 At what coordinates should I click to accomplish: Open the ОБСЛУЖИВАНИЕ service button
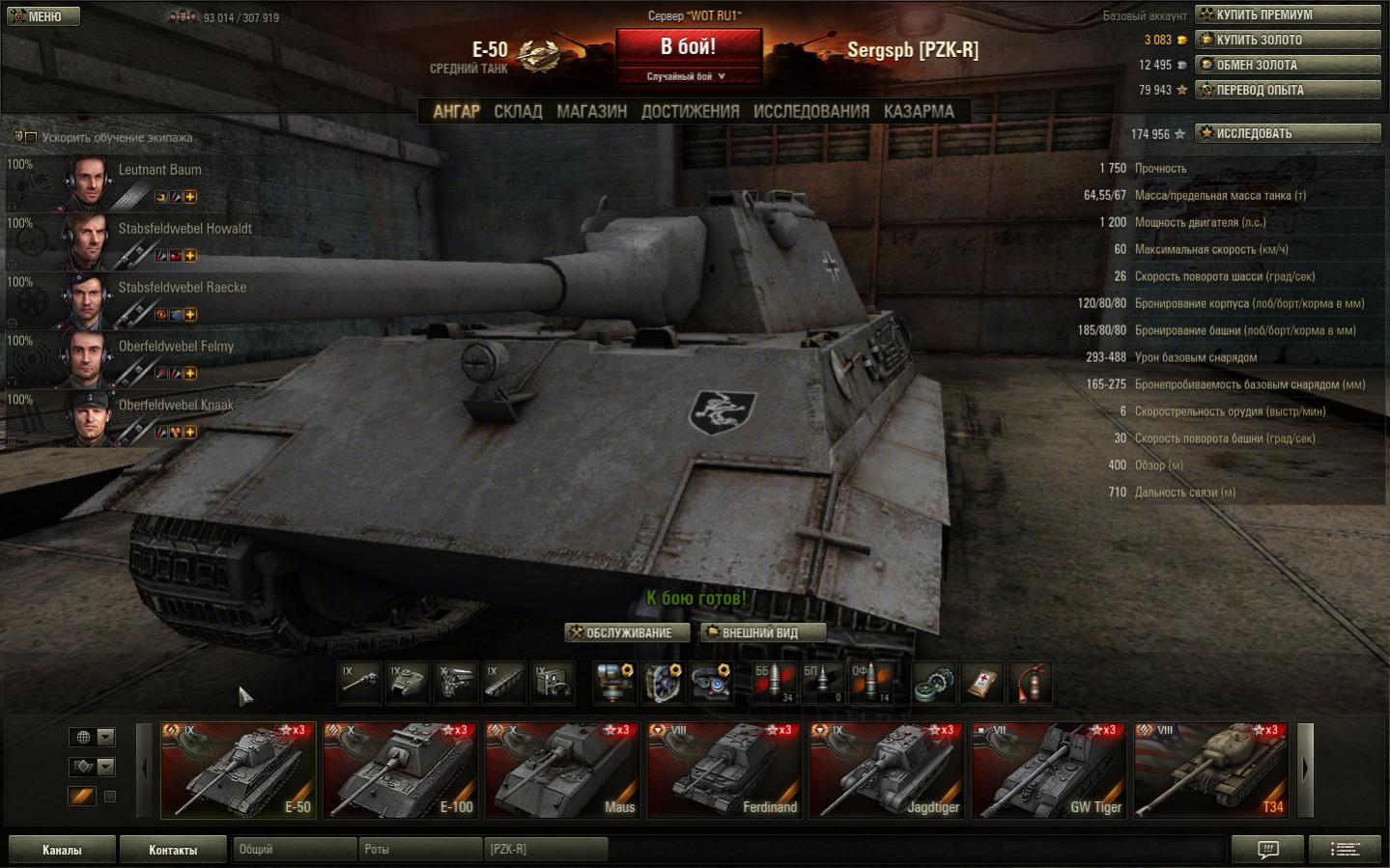tap(628, 633)
